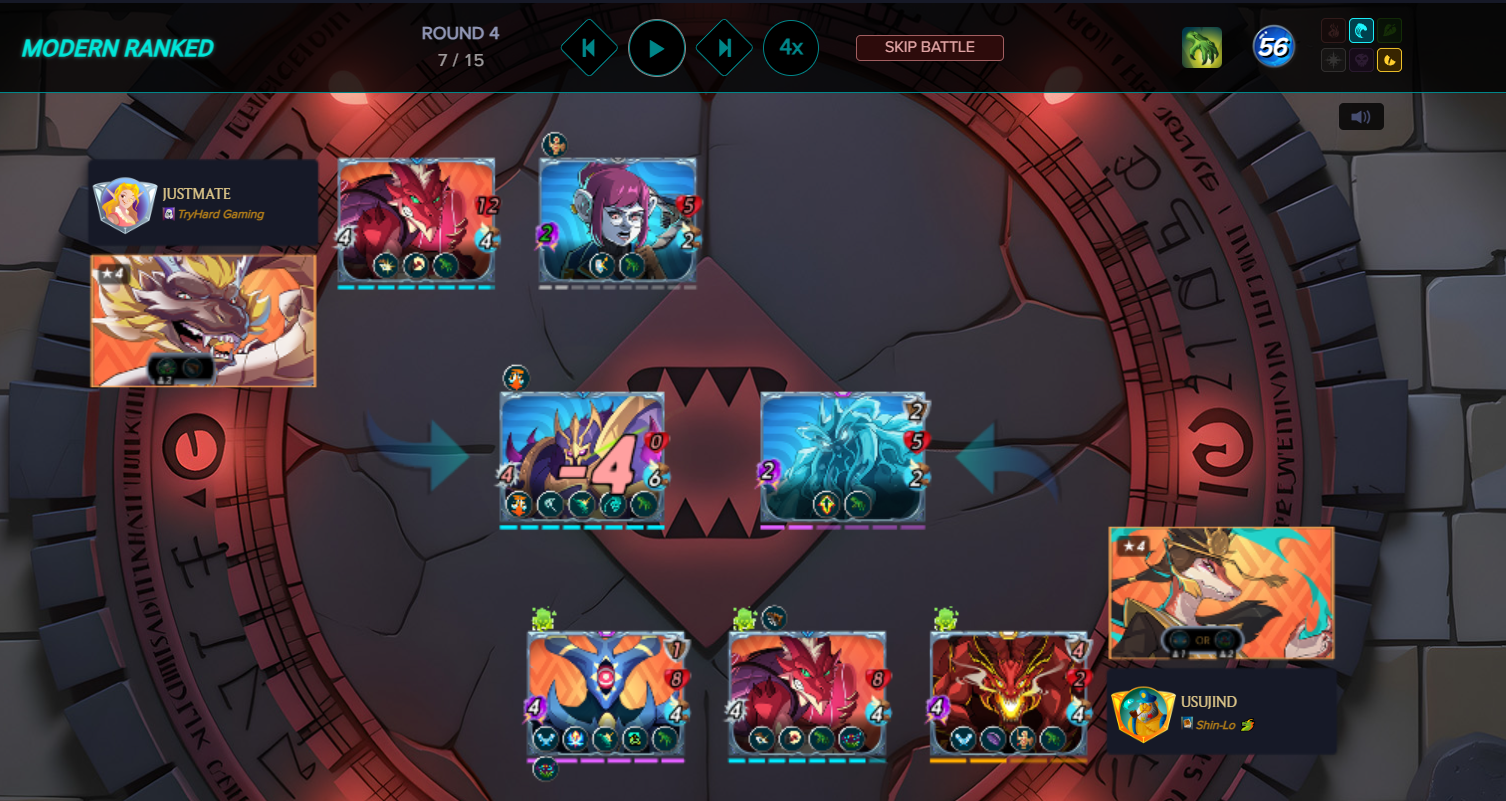Inspect the icy water elemental card
This screenshot has width=1506, height=801.
[842, 457]
